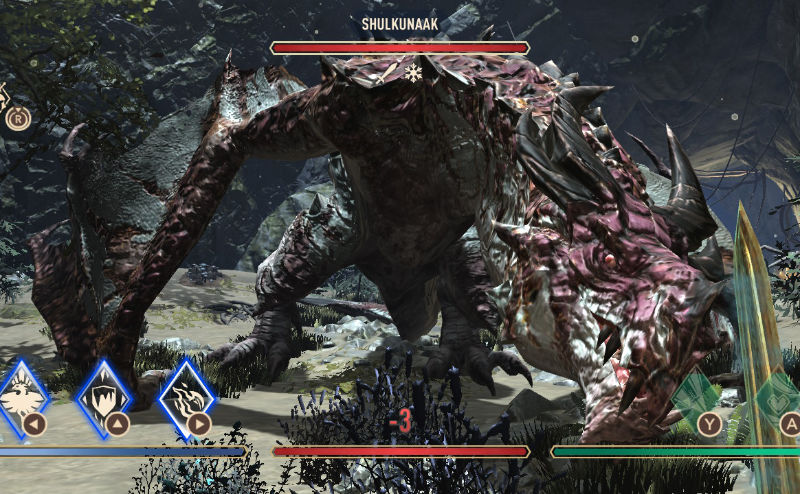
Task: Activate the spiked shield spell
Action: click(x=105, y=397)
